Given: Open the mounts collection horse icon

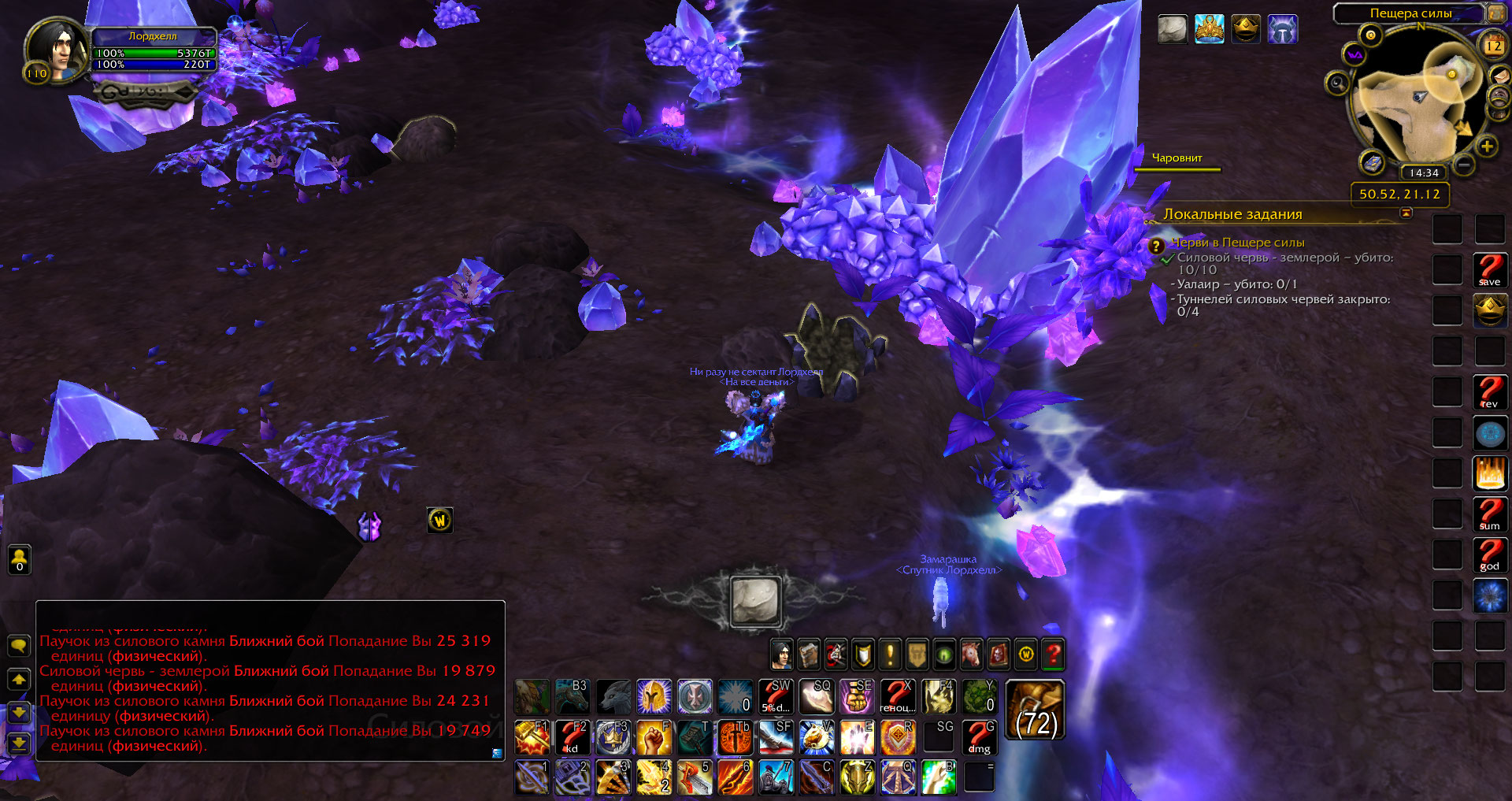Looking at the screenshot, I should tap(971, 654).
